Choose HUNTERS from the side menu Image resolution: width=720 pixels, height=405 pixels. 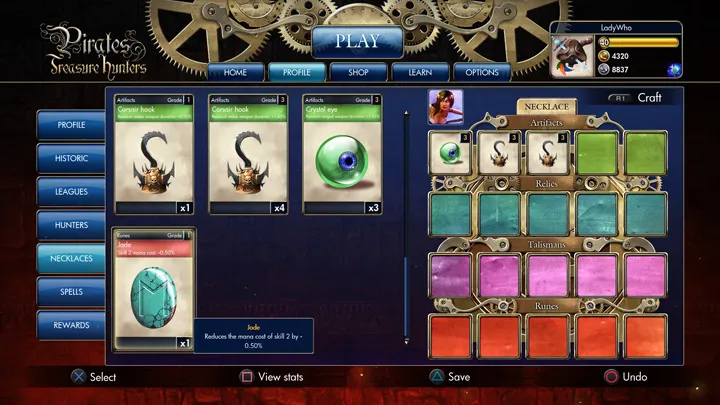(71, 225)
